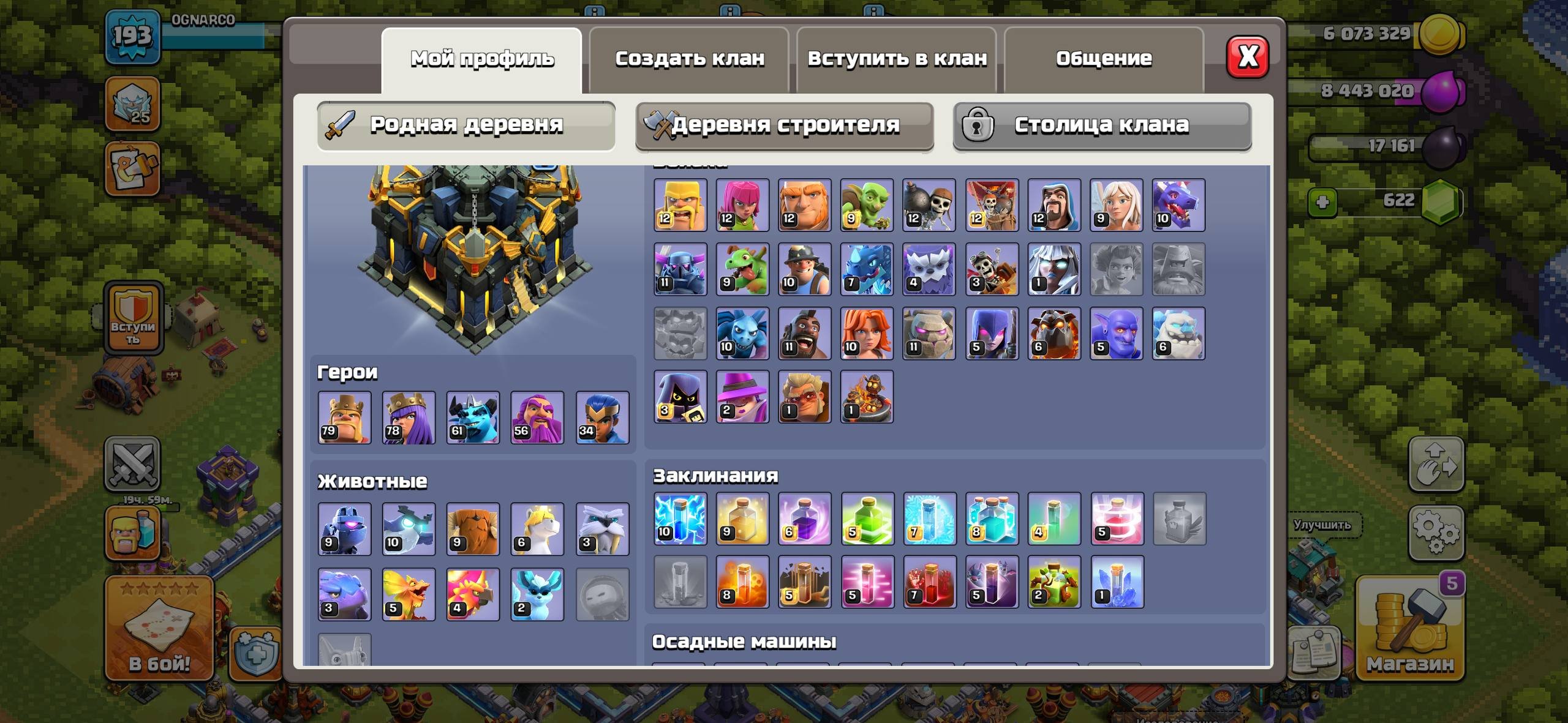Viewport: 1568px width, 723px height.
Task: Open the Barbarian troop icon
Action: click(680, 205)
